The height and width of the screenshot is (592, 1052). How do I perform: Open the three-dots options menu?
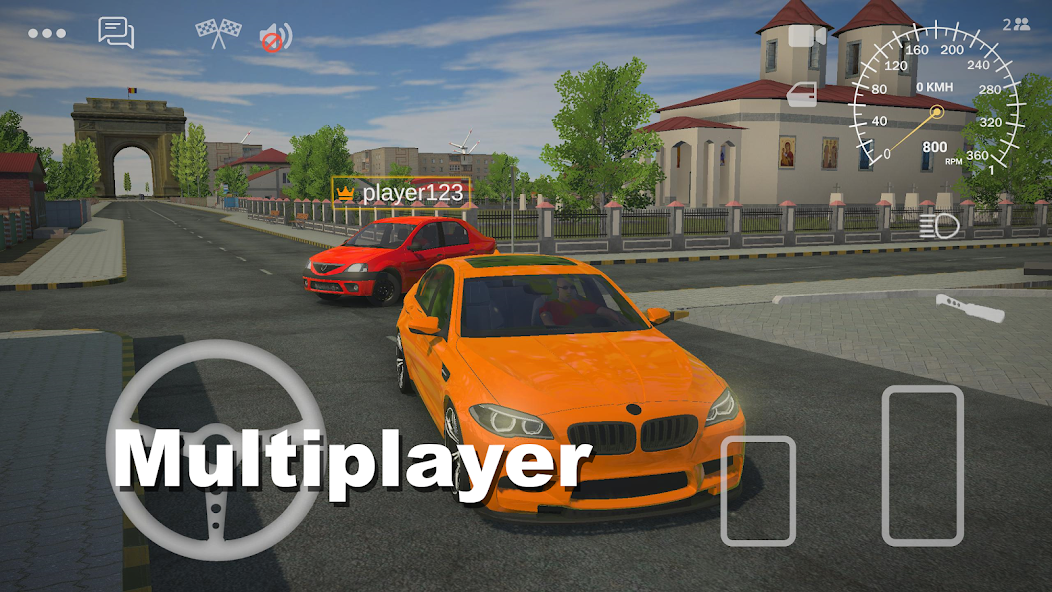46,33
